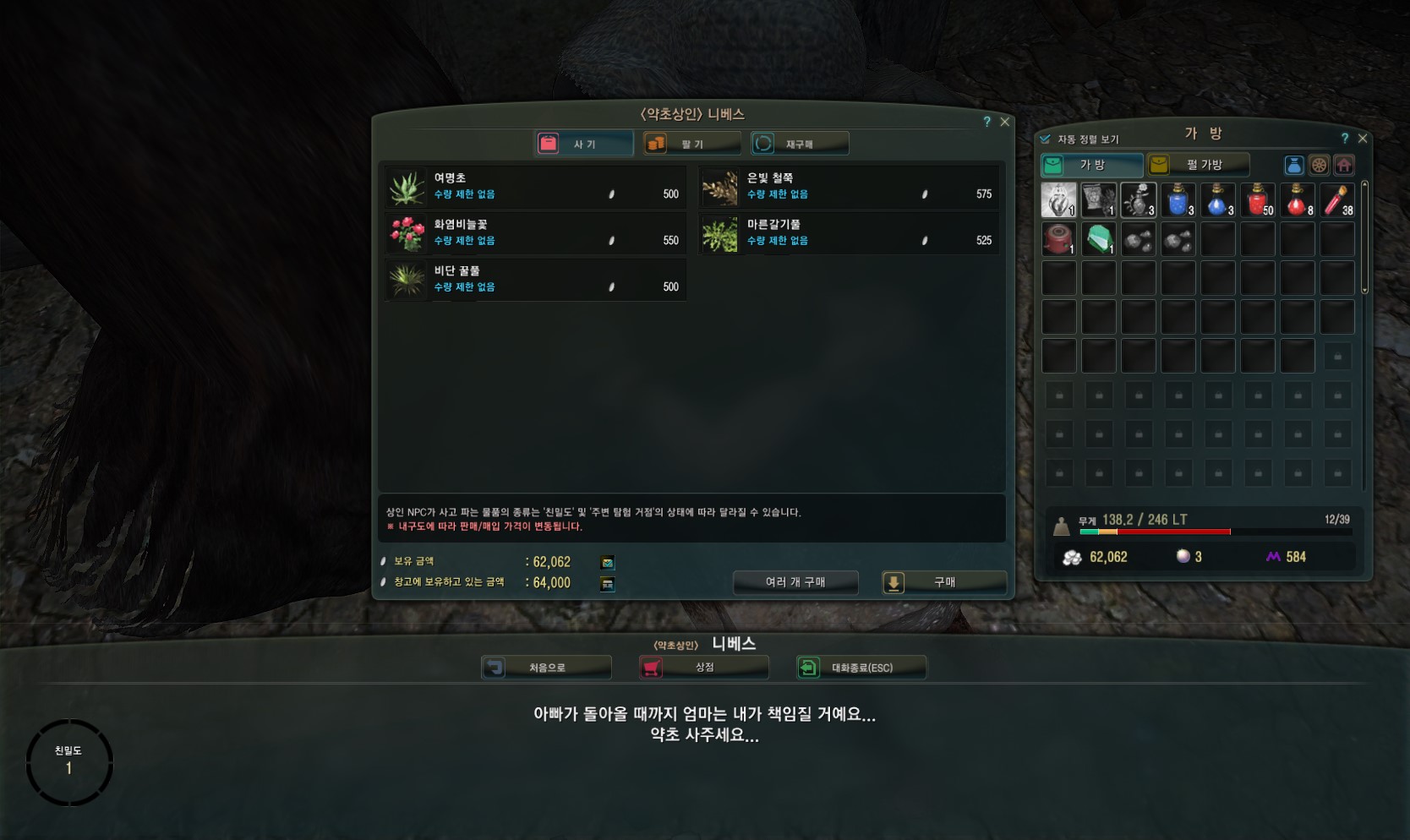Click the envelope icon beside 보유 금액
The height and width of the screenshot is (840, 1410).
click(607, 561)
